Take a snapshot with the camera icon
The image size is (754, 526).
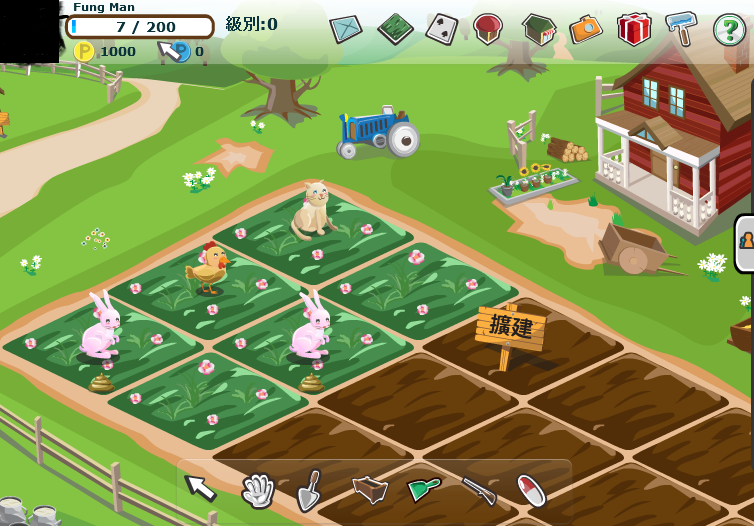click(585, 28)
